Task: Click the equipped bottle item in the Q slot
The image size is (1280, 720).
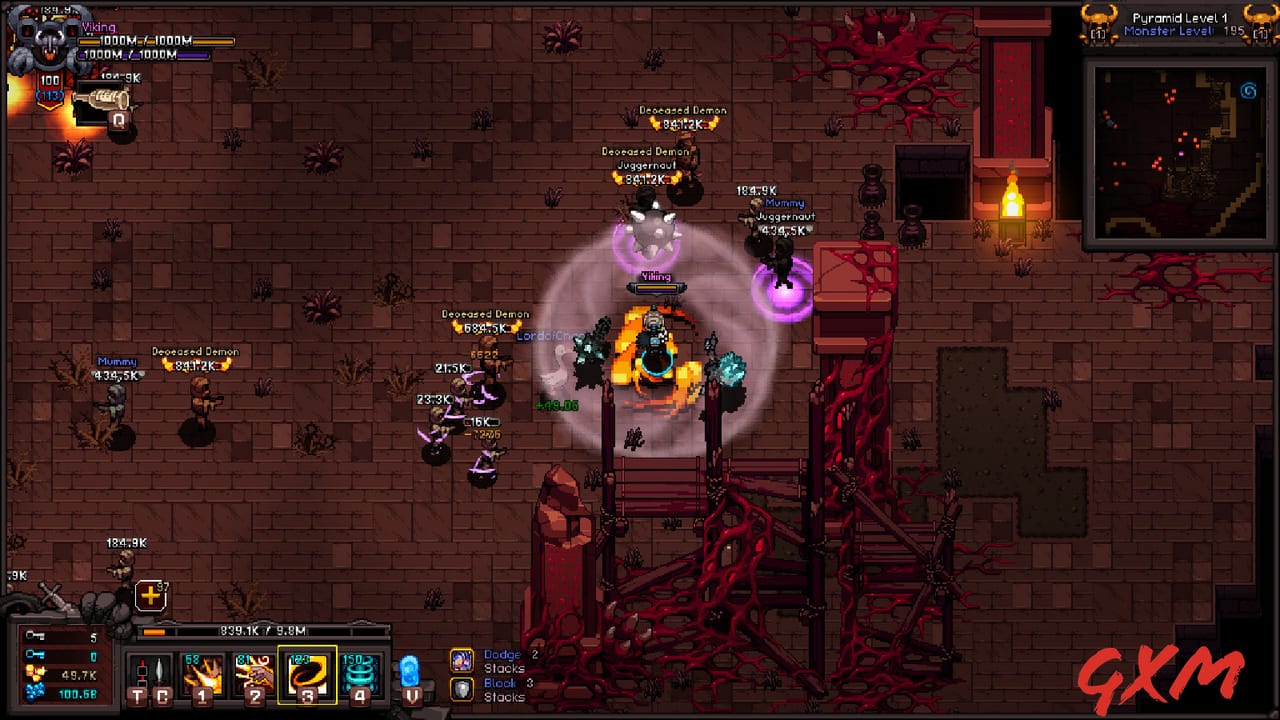Action: (103, 99)
